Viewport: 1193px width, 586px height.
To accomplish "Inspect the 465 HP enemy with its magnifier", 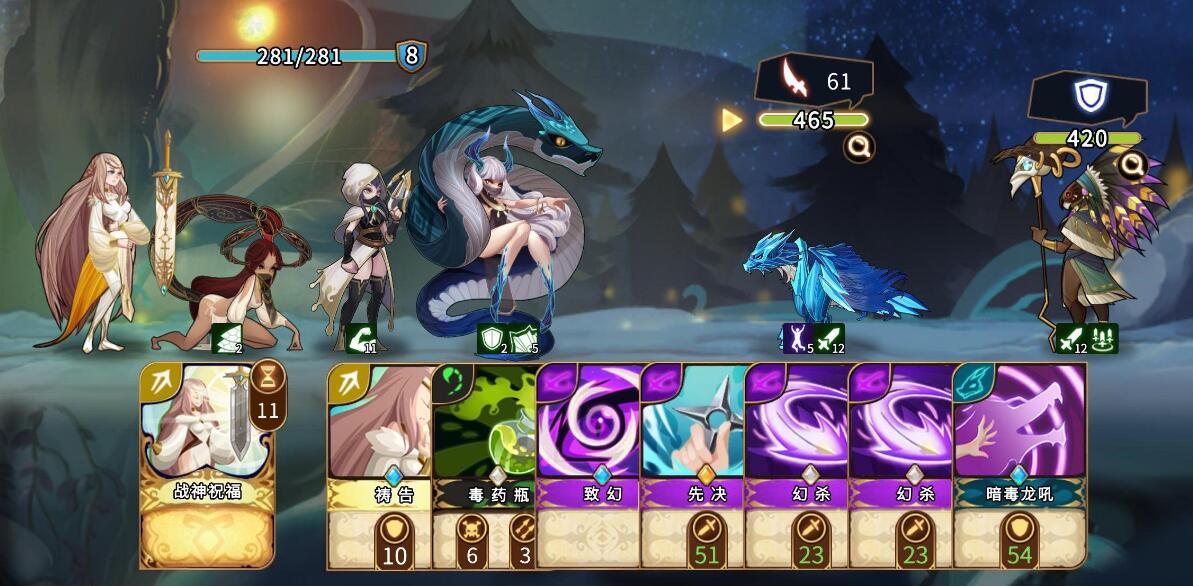I will pos(856,148).
